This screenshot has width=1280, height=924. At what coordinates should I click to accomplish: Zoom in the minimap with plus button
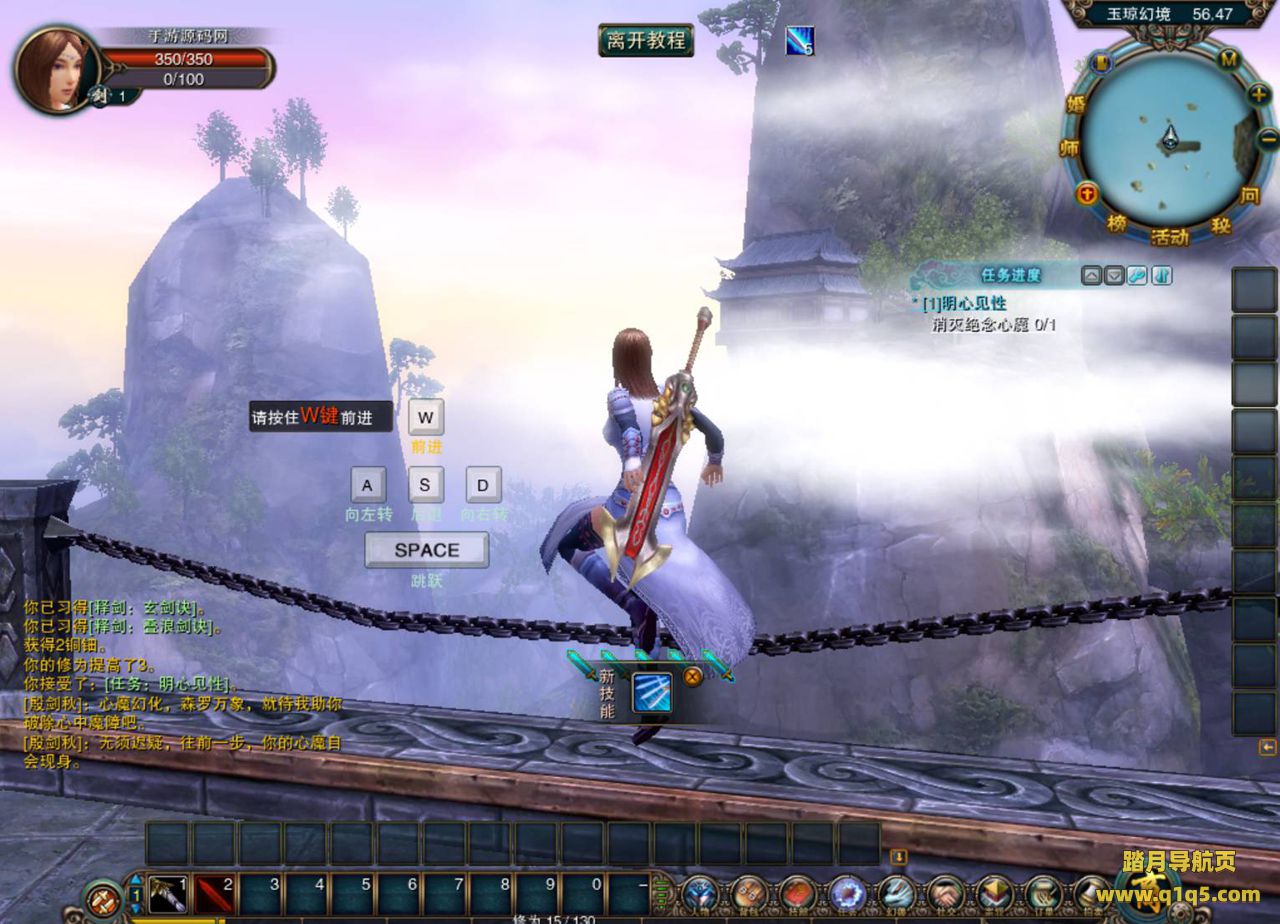point(1259,94)
